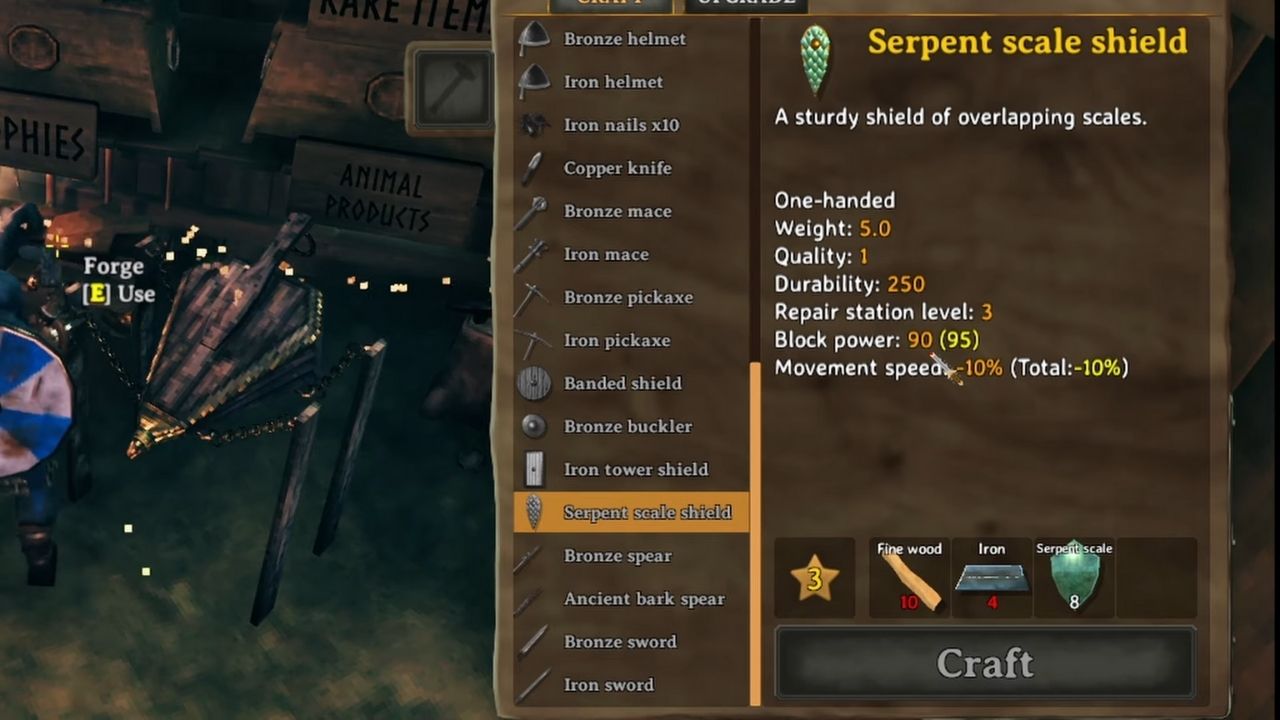Viewport: 1280px width, 720px height.
Task: Click the Iron nails x10 icon
Action: point(535,124)
